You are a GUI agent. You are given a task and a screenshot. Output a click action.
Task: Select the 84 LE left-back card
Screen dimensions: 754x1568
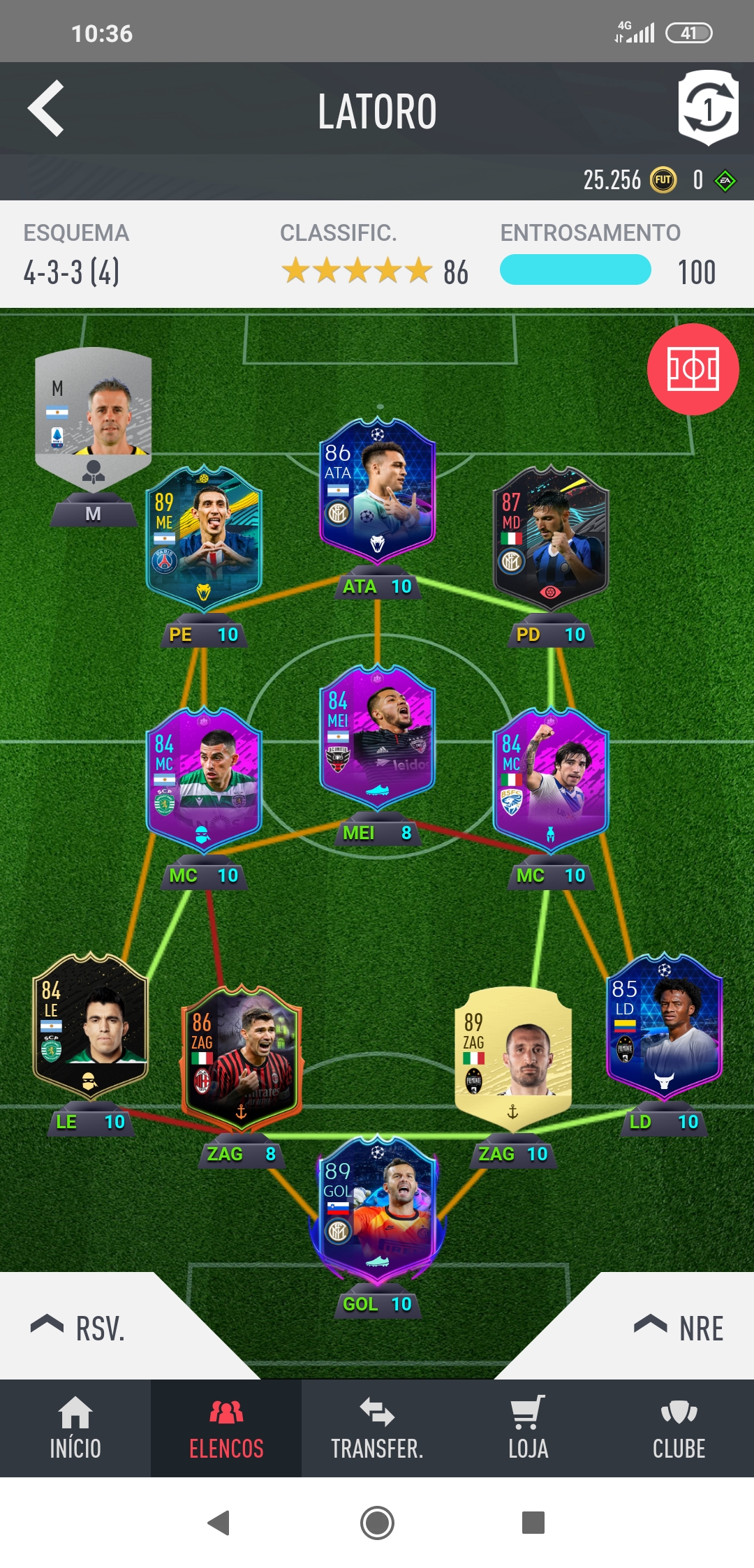(90, 1026)
